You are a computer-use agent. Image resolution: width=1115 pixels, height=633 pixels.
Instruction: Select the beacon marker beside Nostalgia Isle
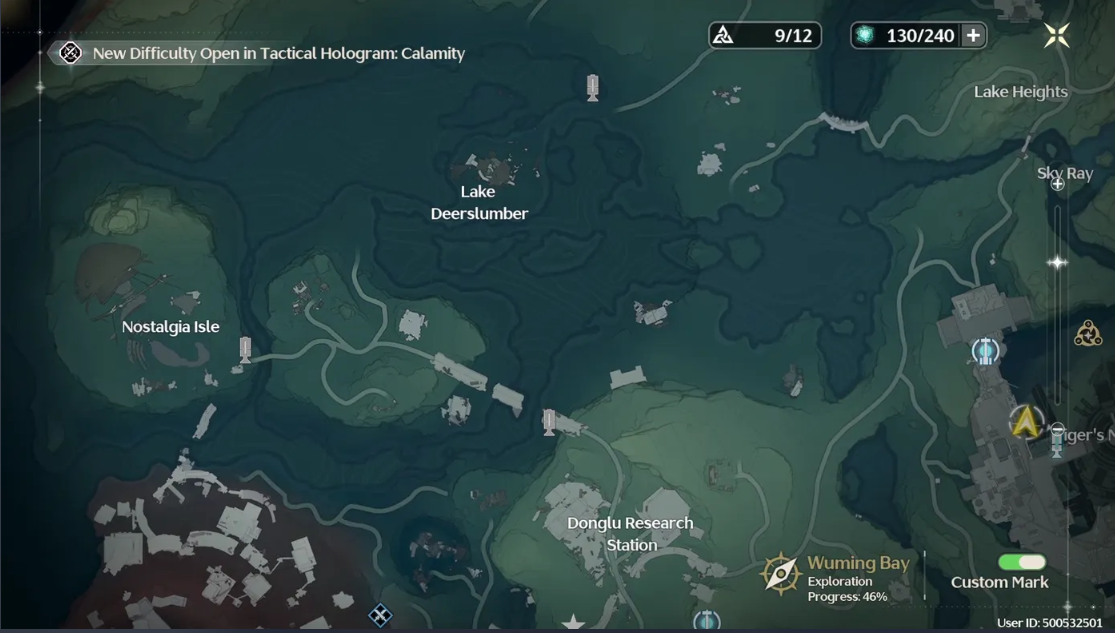tap(245, 350)
